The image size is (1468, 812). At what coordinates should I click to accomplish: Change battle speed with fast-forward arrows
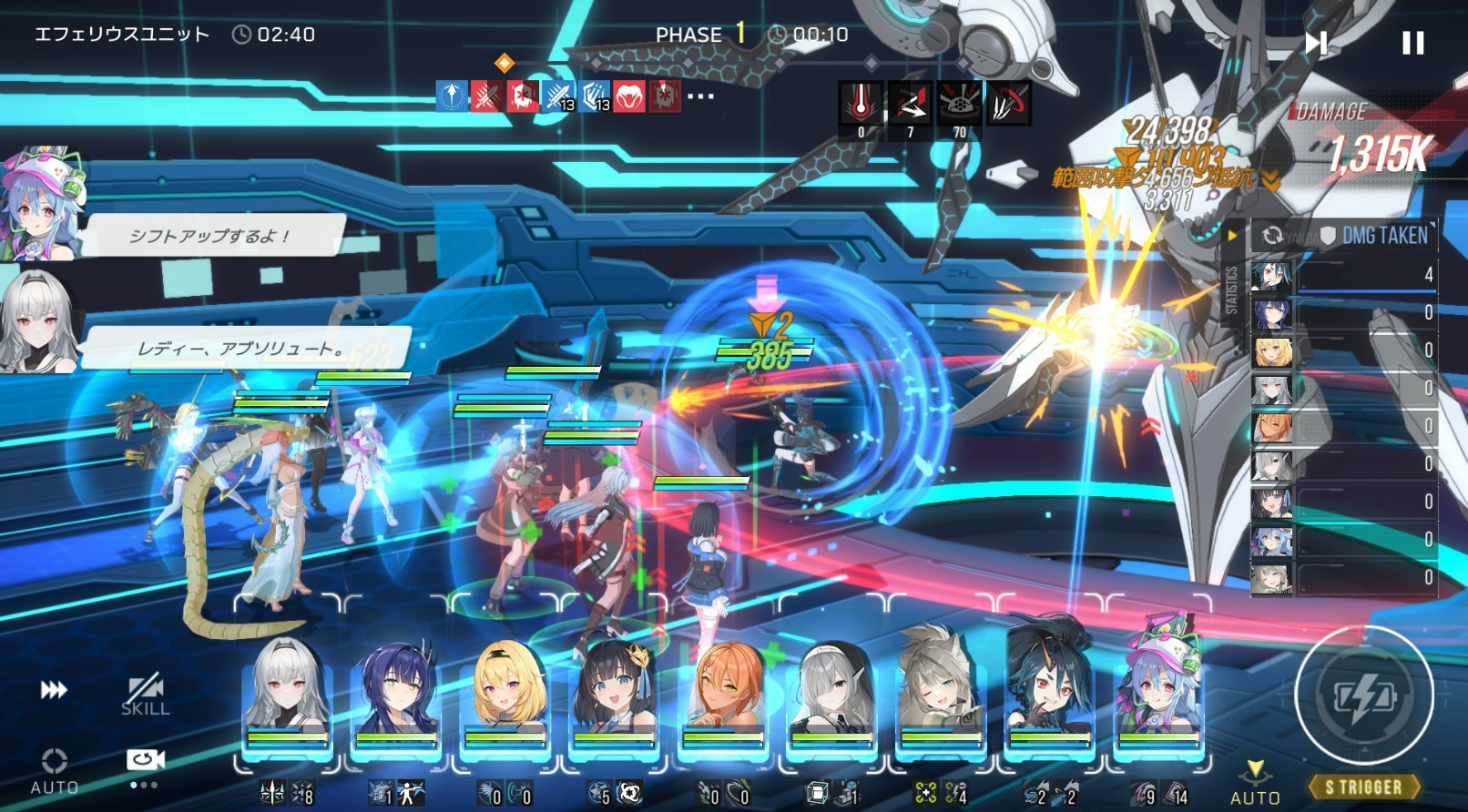point(54,690)
